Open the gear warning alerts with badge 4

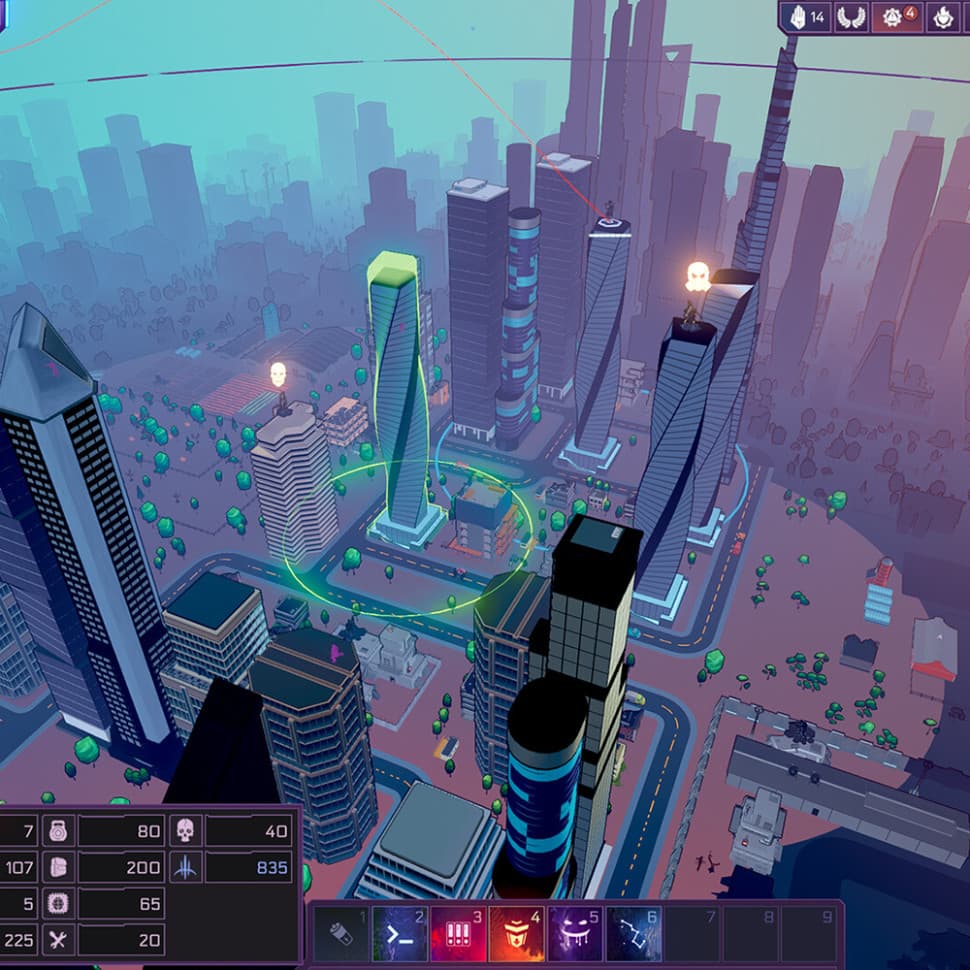coord(897,17)
